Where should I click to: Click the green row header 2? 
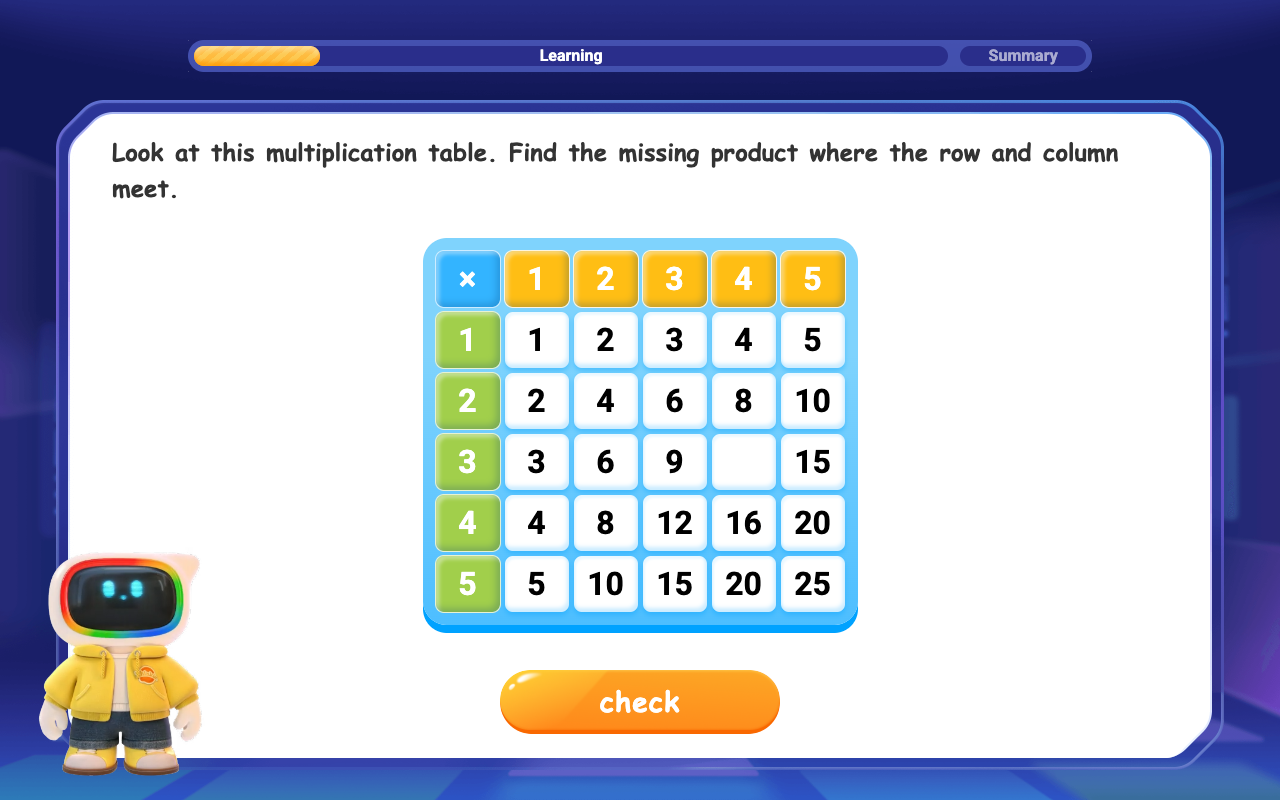coord(467,400)
